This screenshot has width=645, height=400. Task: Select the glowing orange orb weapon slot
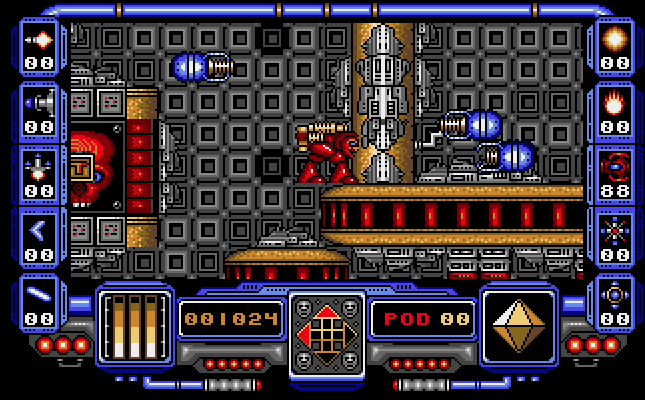click(615, 40)
